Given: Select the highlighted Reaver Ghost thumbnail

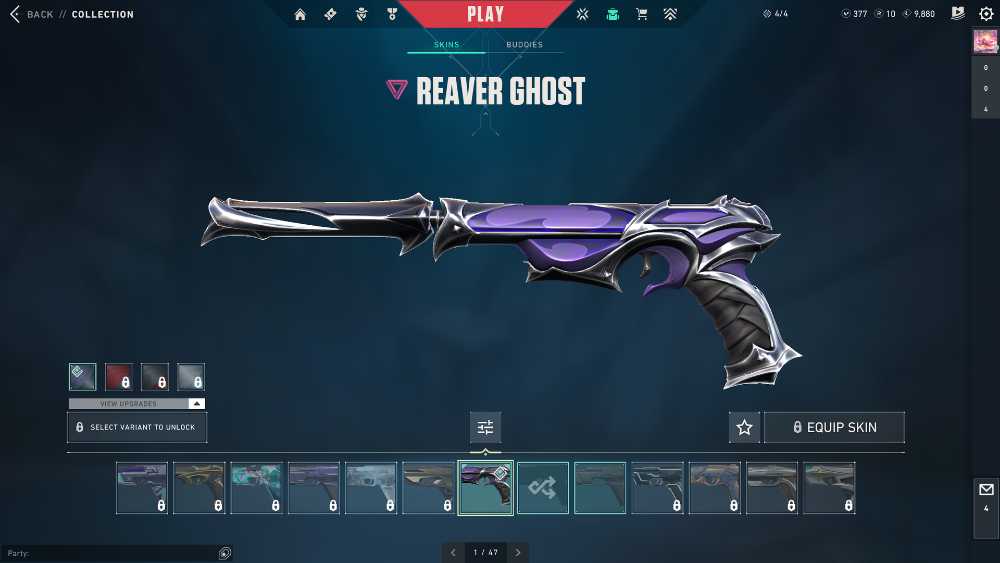Looking at the screenshot, I should (x=486, y=488).
